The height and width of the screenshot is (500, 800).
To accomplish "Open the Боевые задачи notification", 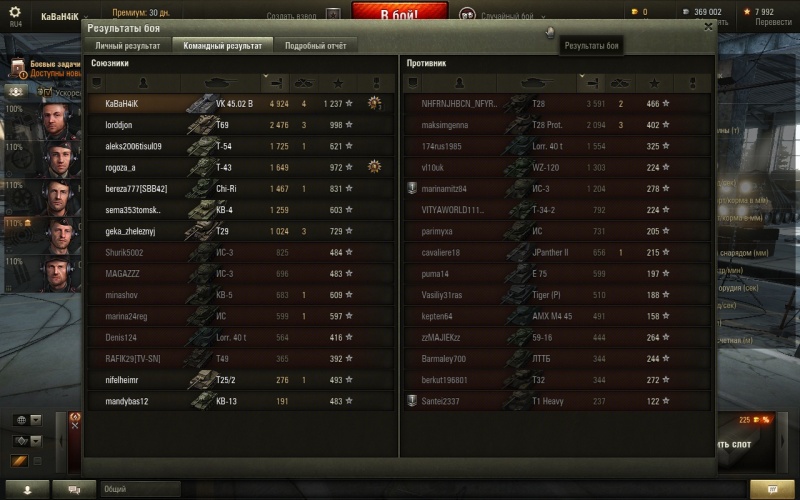I will tap(49, 68).
